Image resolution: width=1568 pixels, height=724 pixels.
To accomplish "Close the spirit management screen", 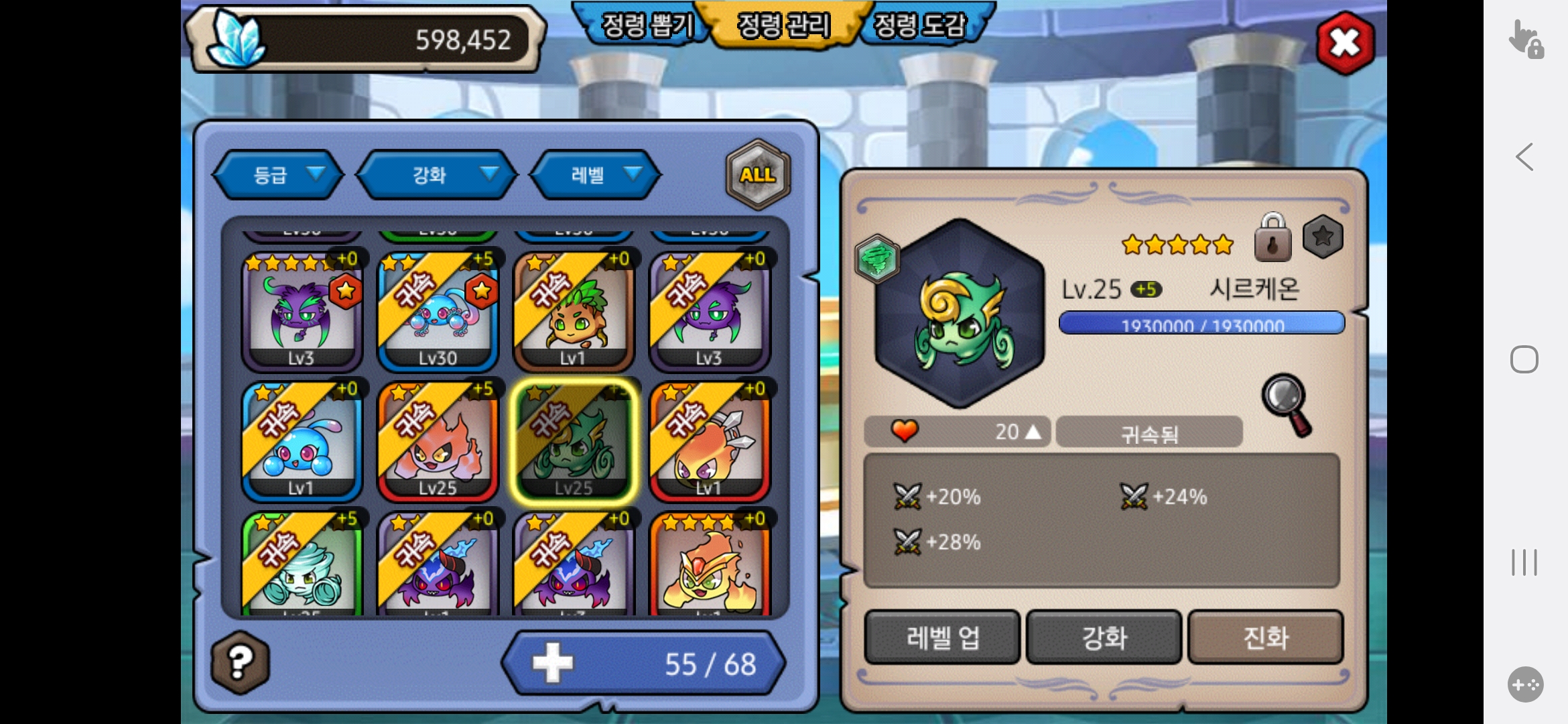I will pos(1345,44).
